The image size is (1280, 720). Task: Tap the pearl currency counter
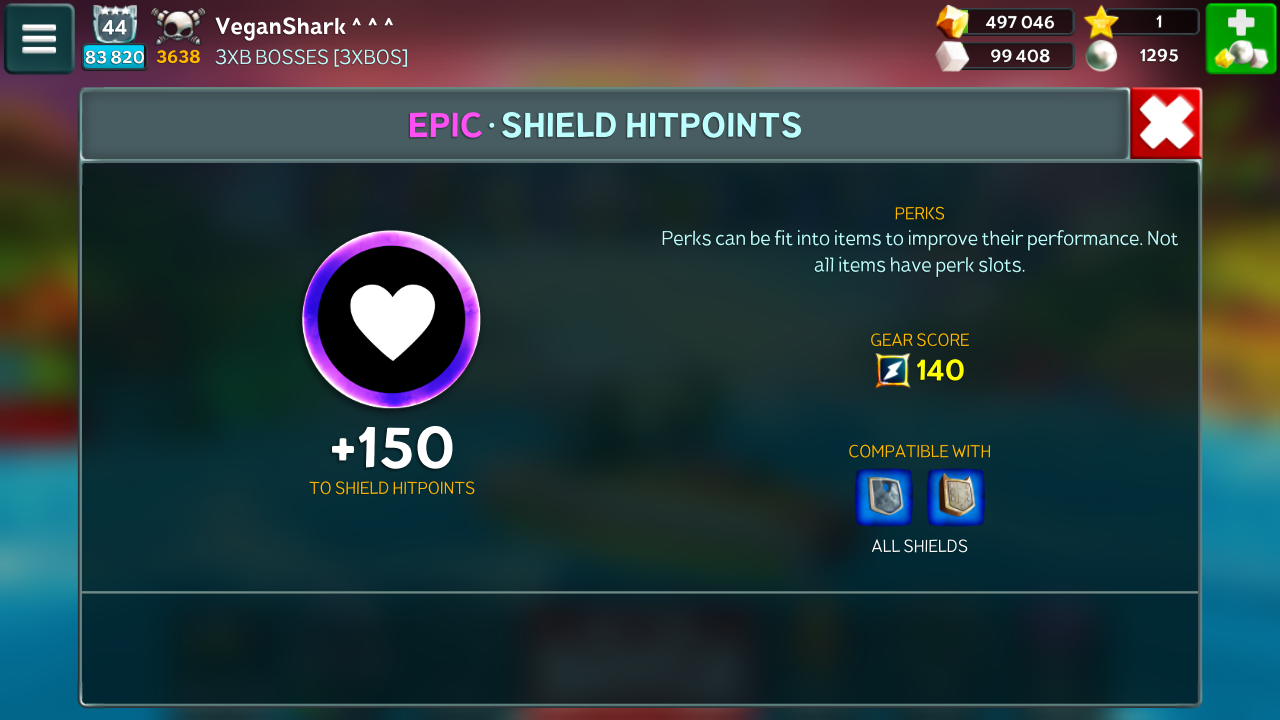1140,56
